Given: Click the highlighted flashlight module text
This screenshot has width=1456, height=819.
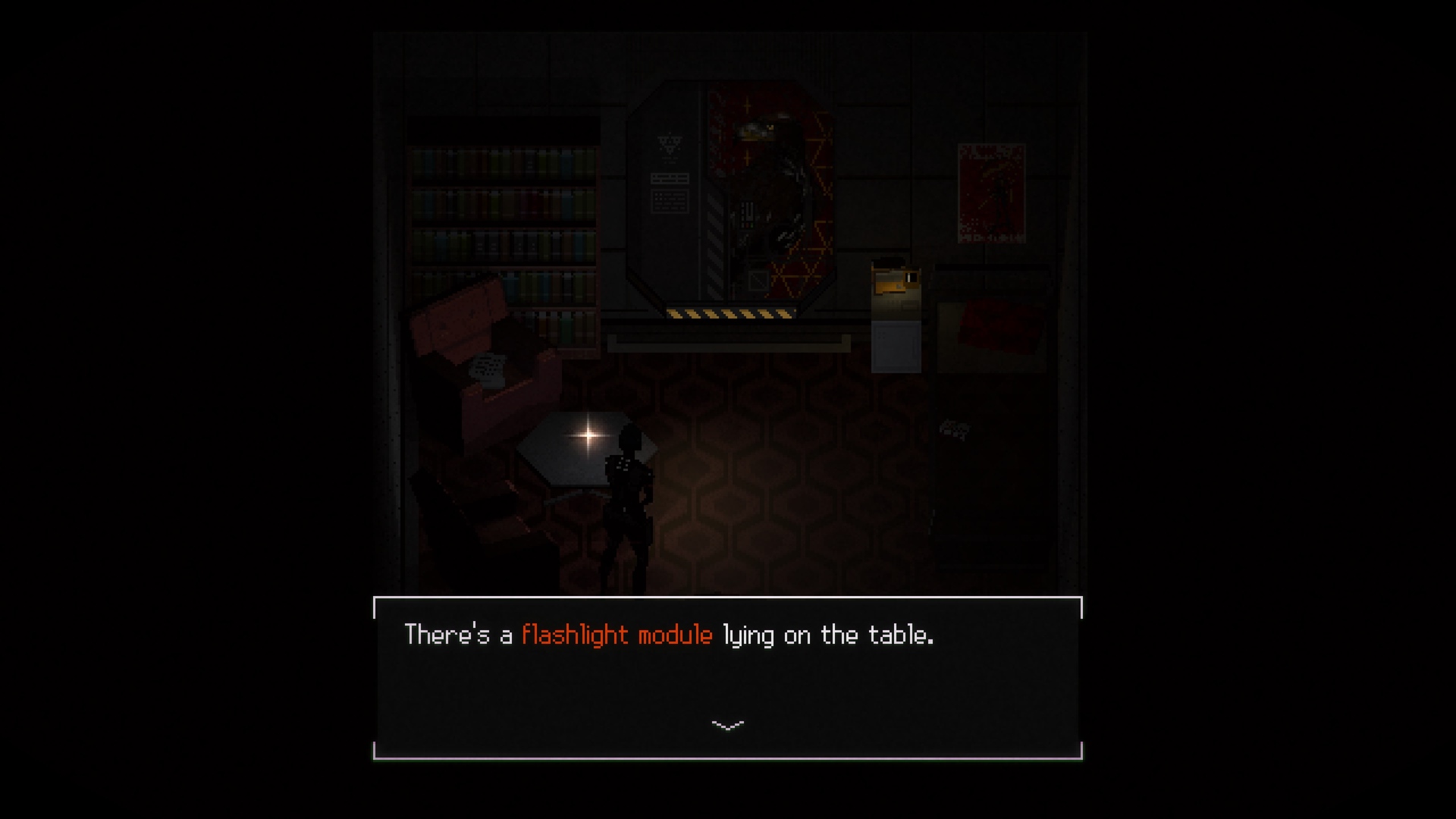Looking at the screenshot, I should coord(617,635).
